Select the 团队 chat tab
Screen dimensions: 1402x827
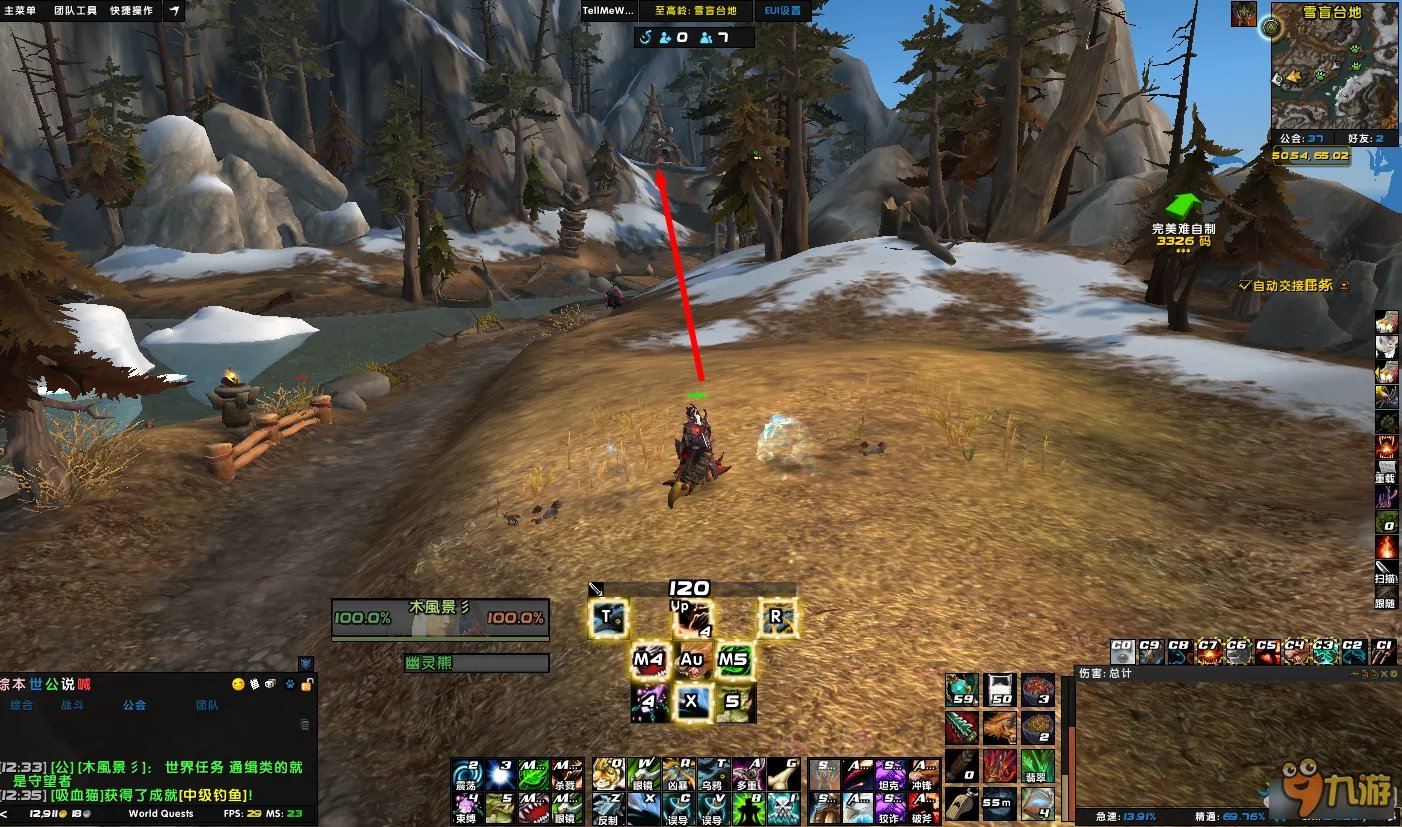[x=207, y=705]
